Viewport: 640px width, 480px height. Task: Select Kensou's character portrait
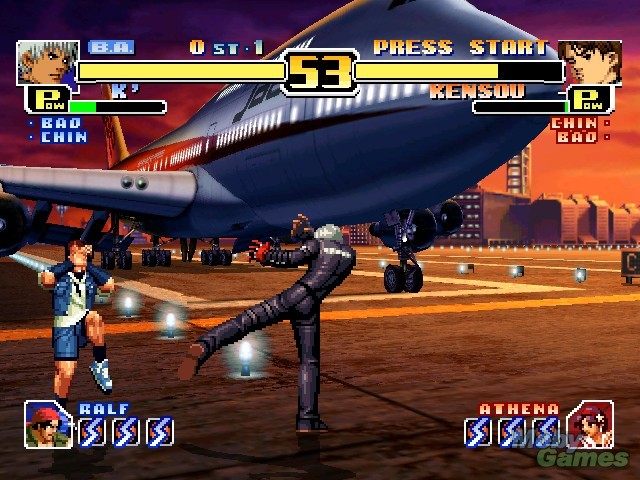click(x=589, y=62)
